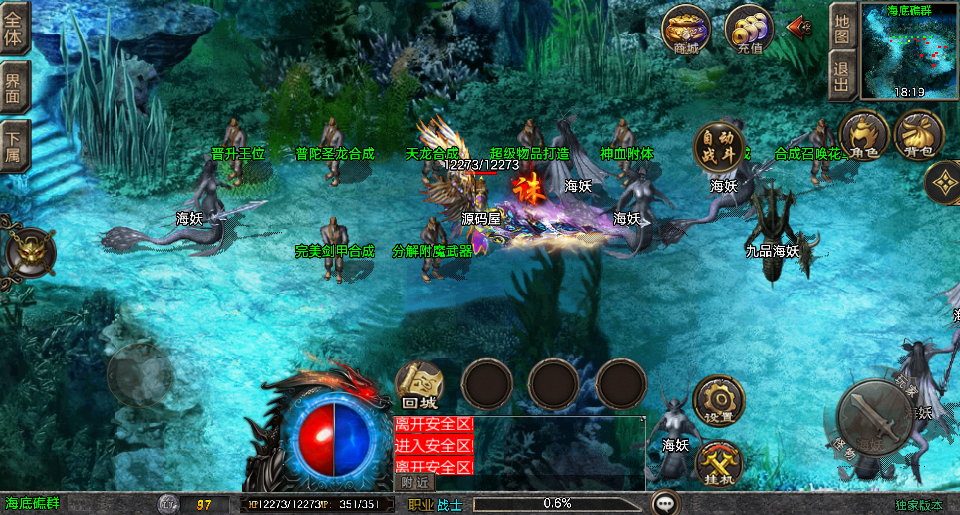Screen dimensions: 960x515
Task: Toggle 自动战斗 auto battle
Action: pyautogui.click(x=720, y=146)
